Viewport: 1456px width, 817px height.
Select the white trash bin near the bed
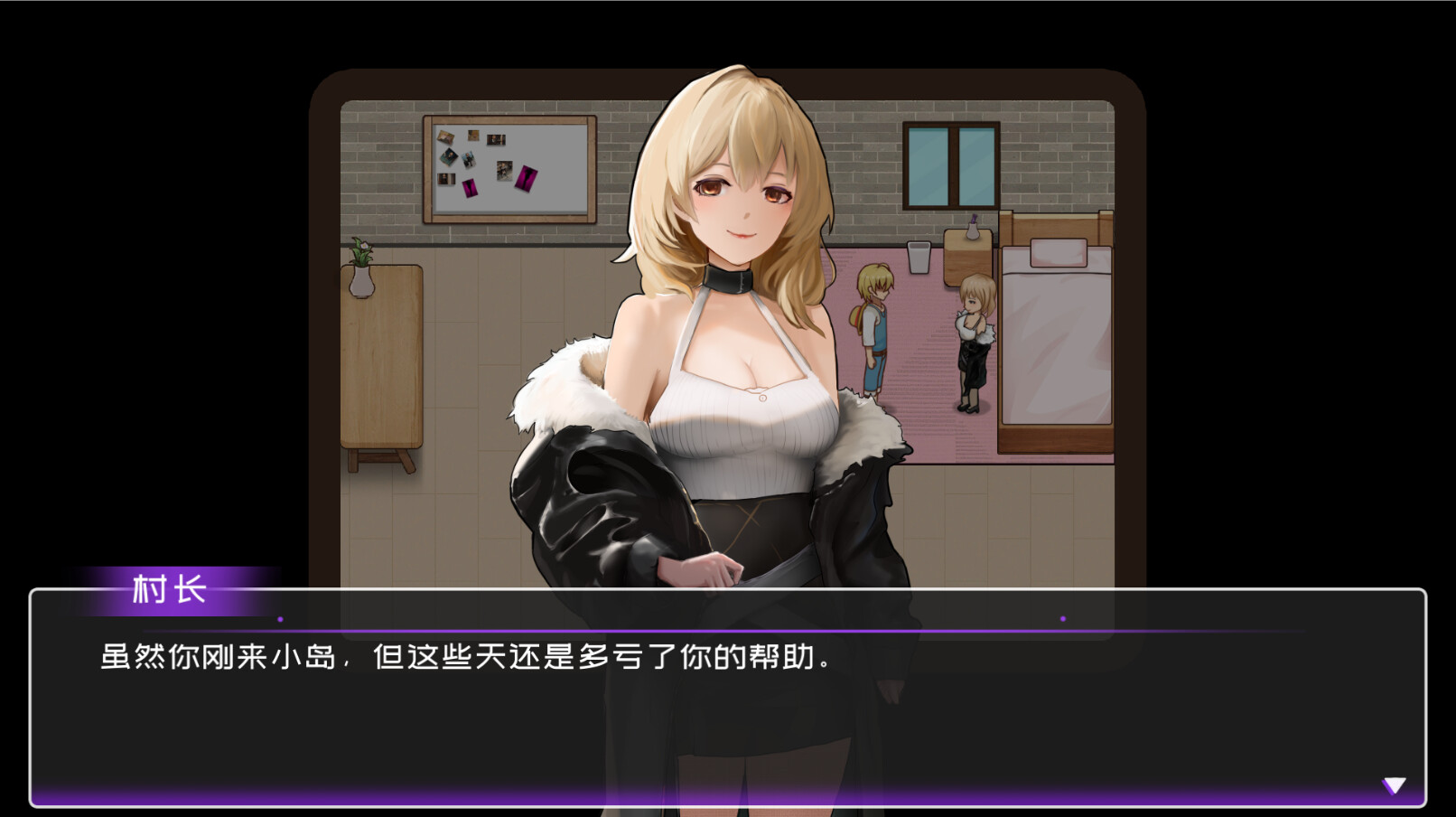pos(919,258)
